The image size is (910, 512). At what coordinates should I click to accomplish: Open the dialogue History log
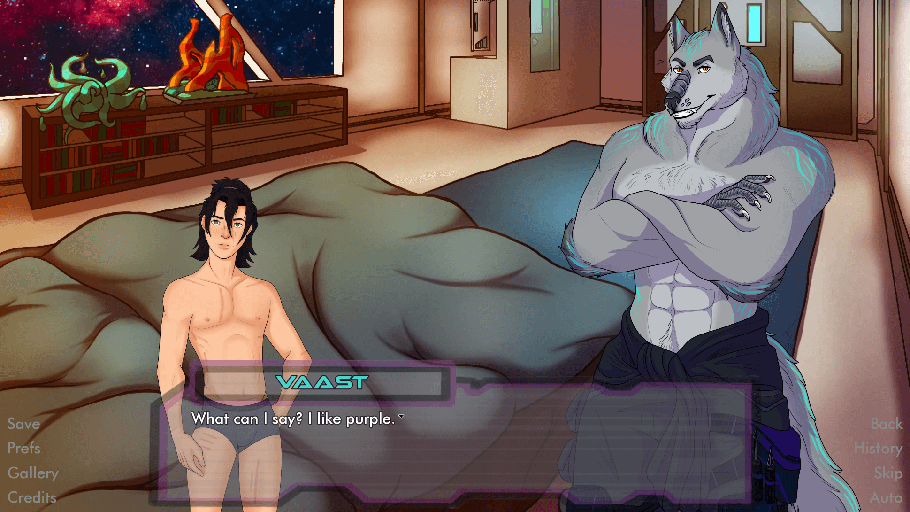tap(878, 448)
